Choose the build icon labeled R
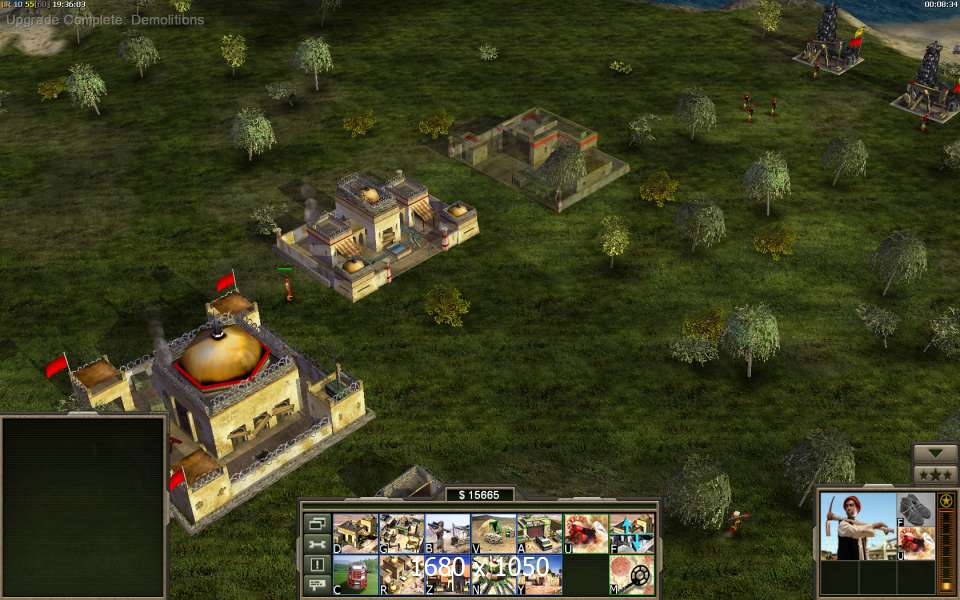This screenshot has height=600, width=960. point(401,575)
